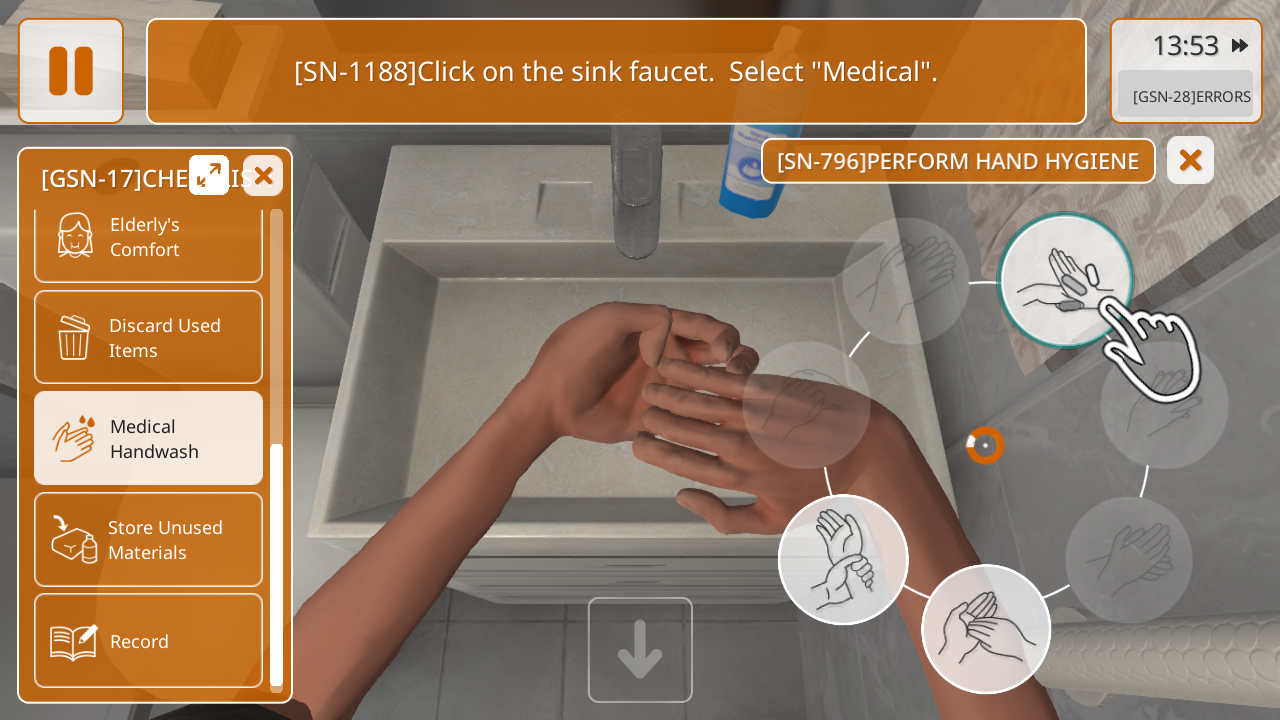Fast-forward the timer
The height and width of the screenshot is (720, 1280).
[x=1240, y=46]
